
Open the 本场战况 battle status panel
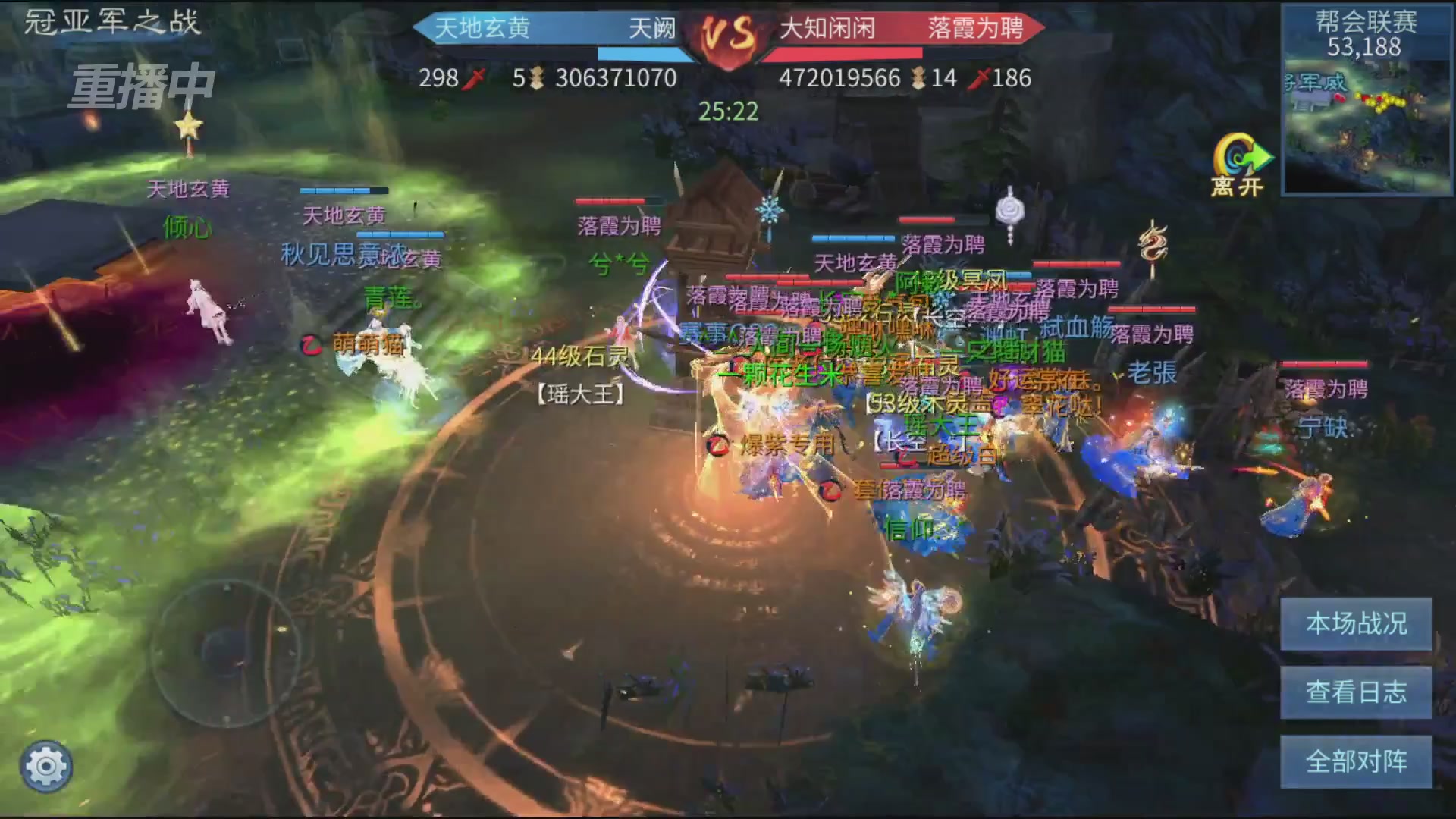1355,623
